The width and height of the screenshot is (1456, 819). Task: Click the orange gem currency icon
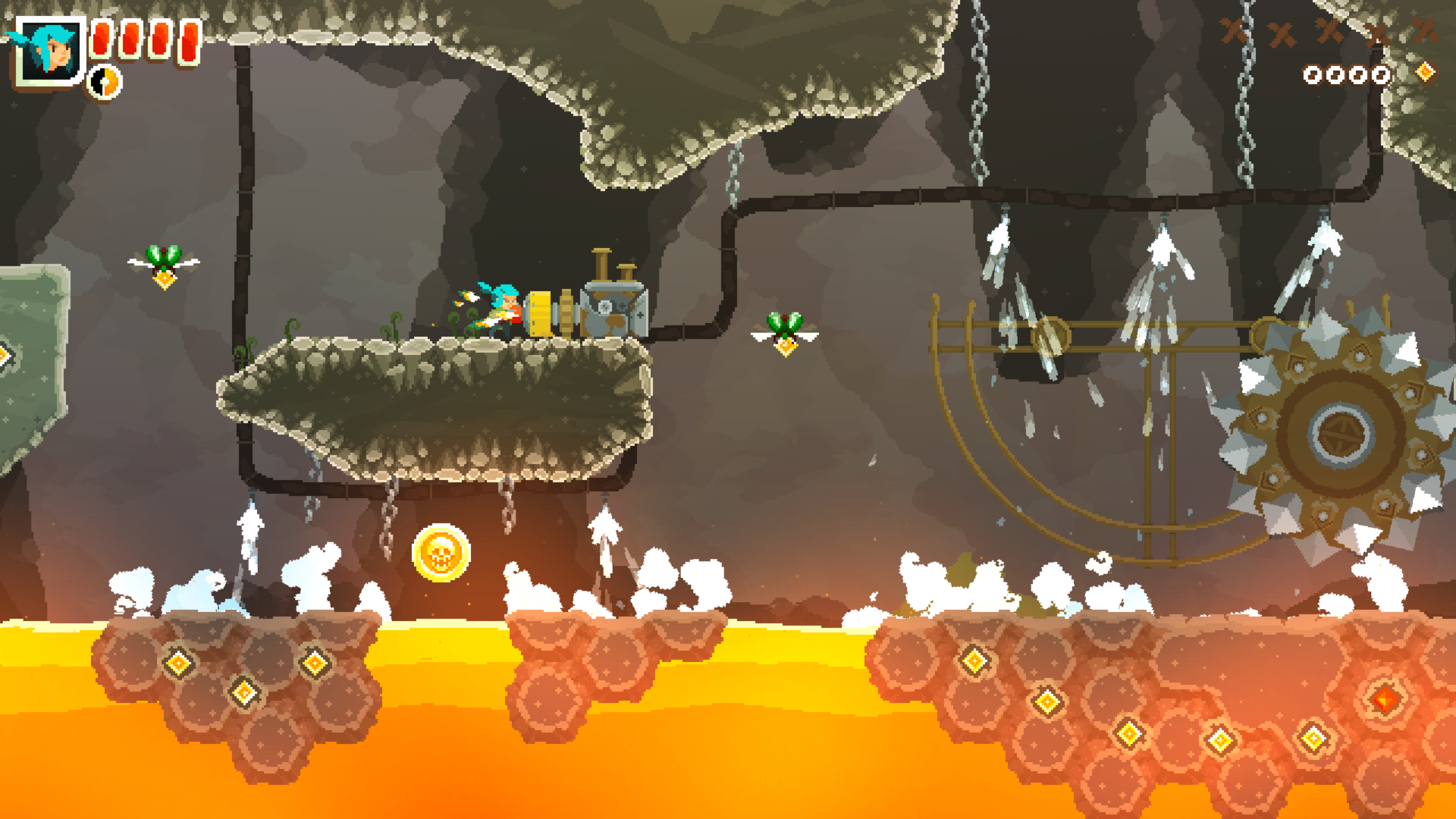click(x=1426, y=72)
